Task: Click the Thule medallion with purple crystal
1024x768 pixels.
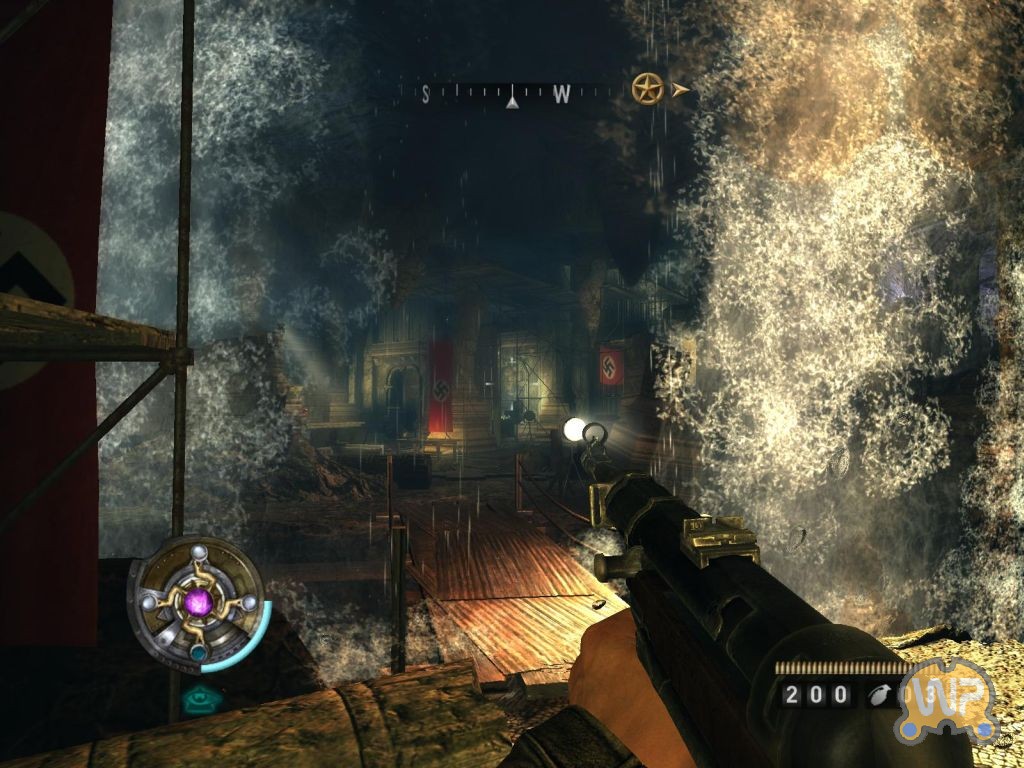Action: [x=198, y=602]
